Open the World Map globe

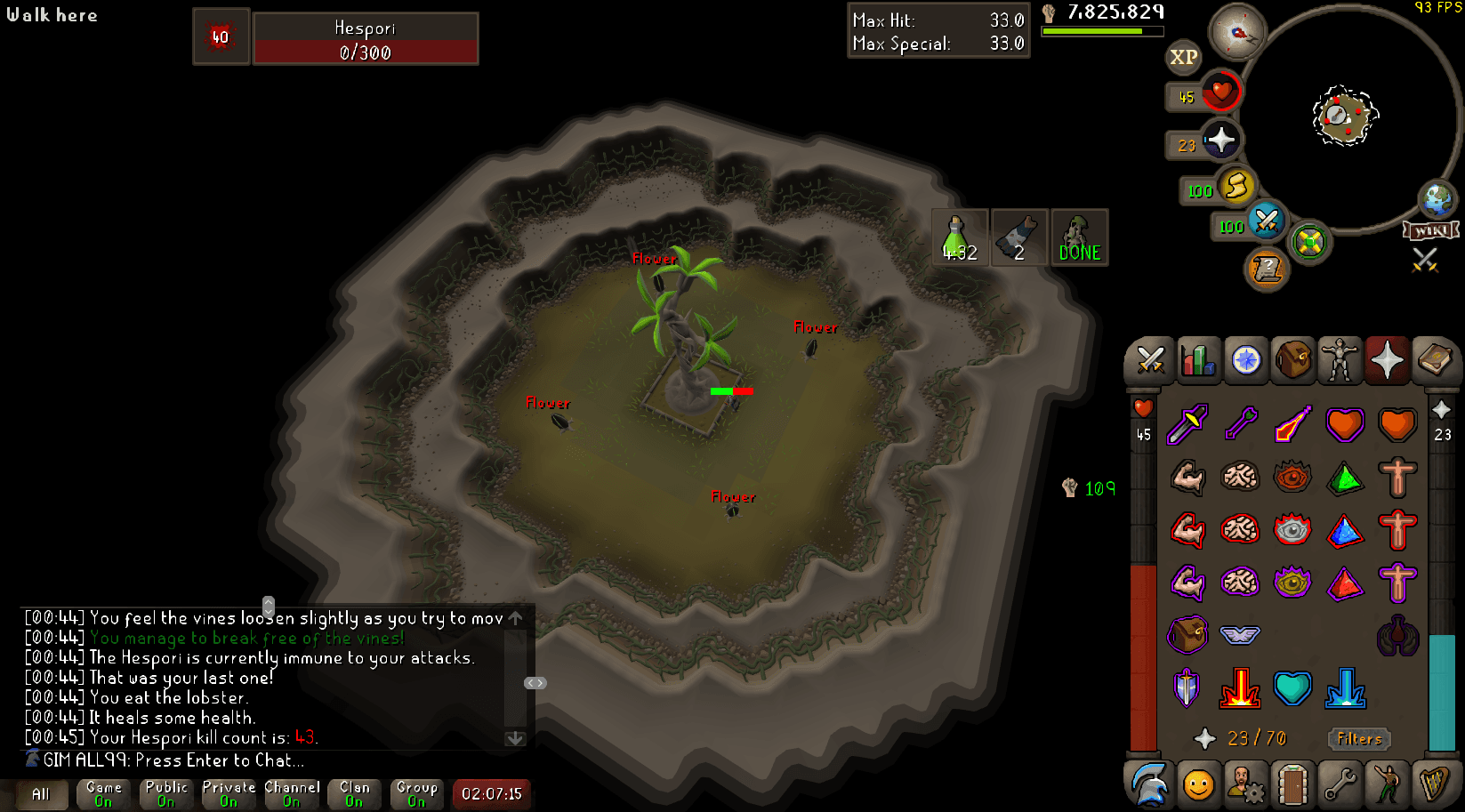[x=1438, y=201]
